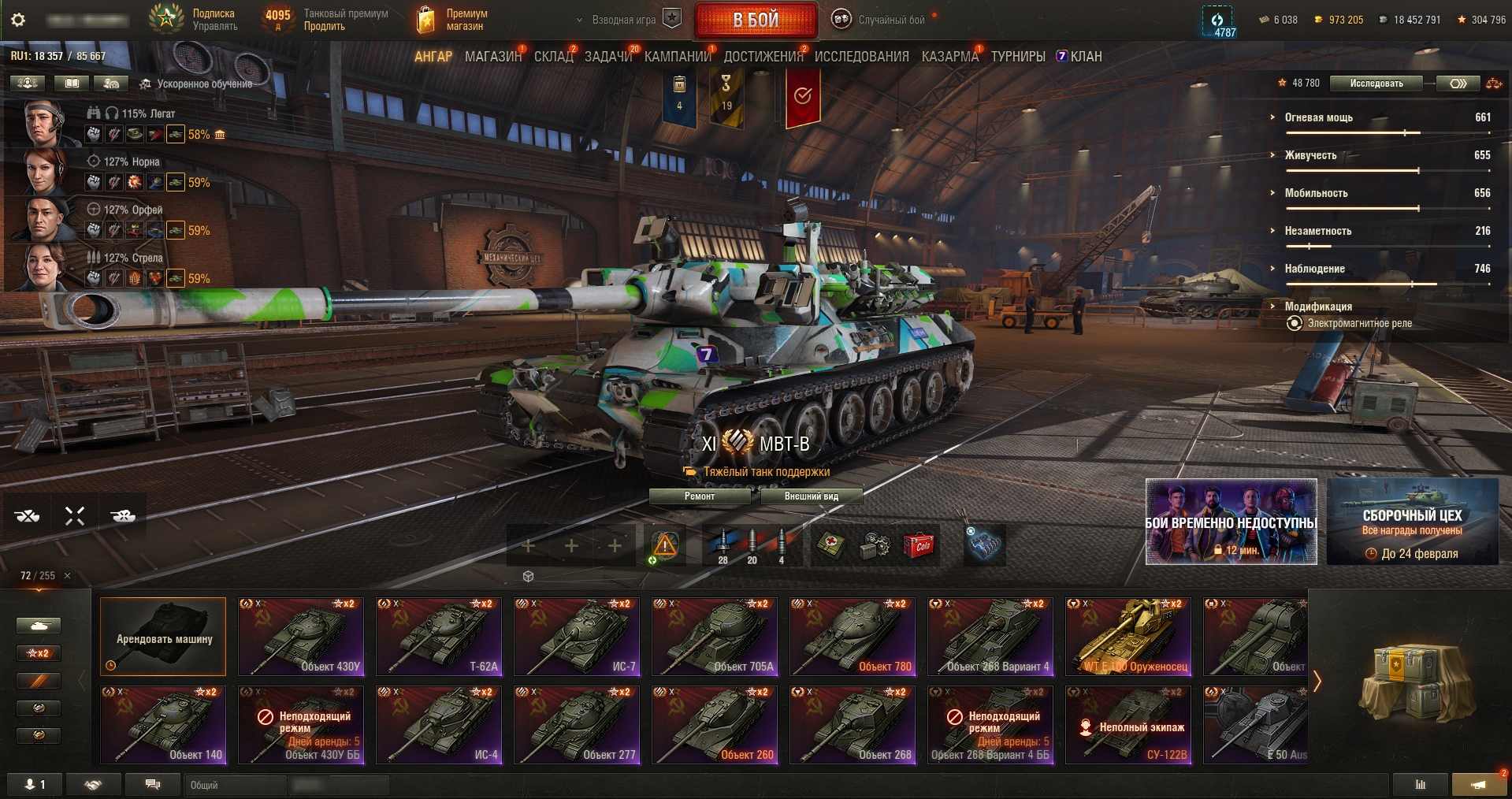Open the Взводная игра dropdown

pos(623,19)
